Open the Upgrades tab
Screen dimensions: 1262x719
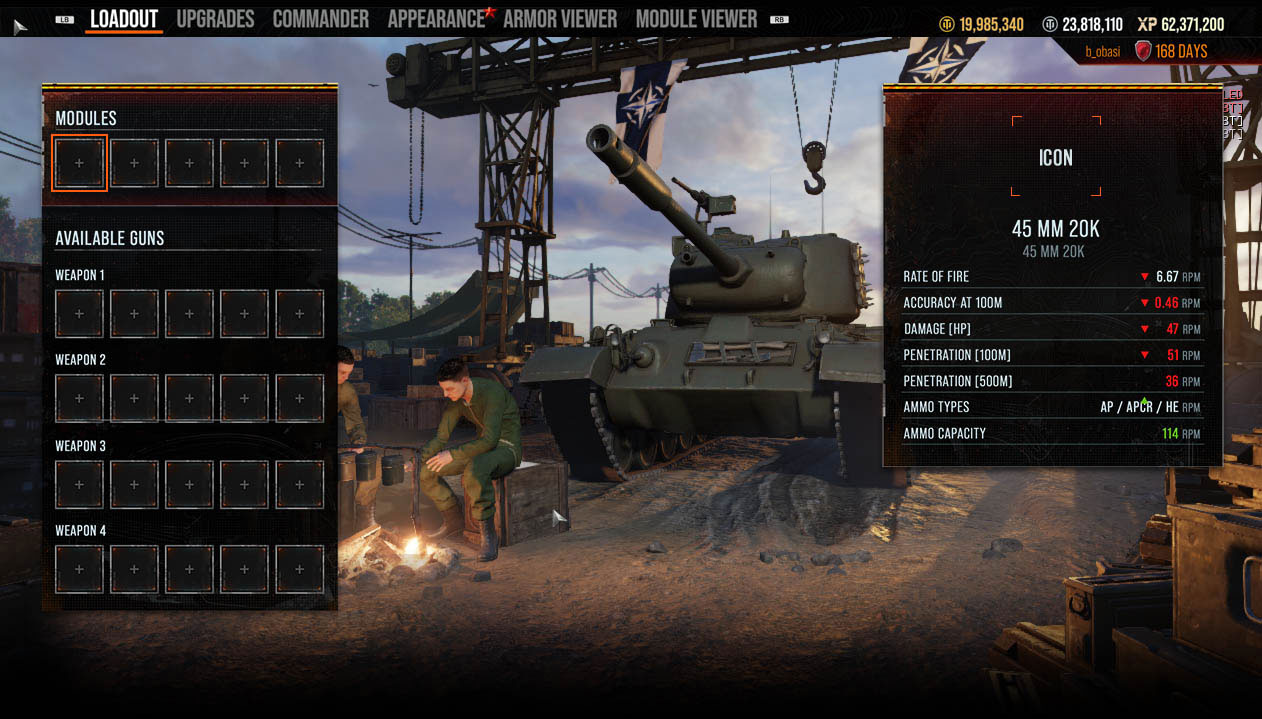(x=215, y=19)
